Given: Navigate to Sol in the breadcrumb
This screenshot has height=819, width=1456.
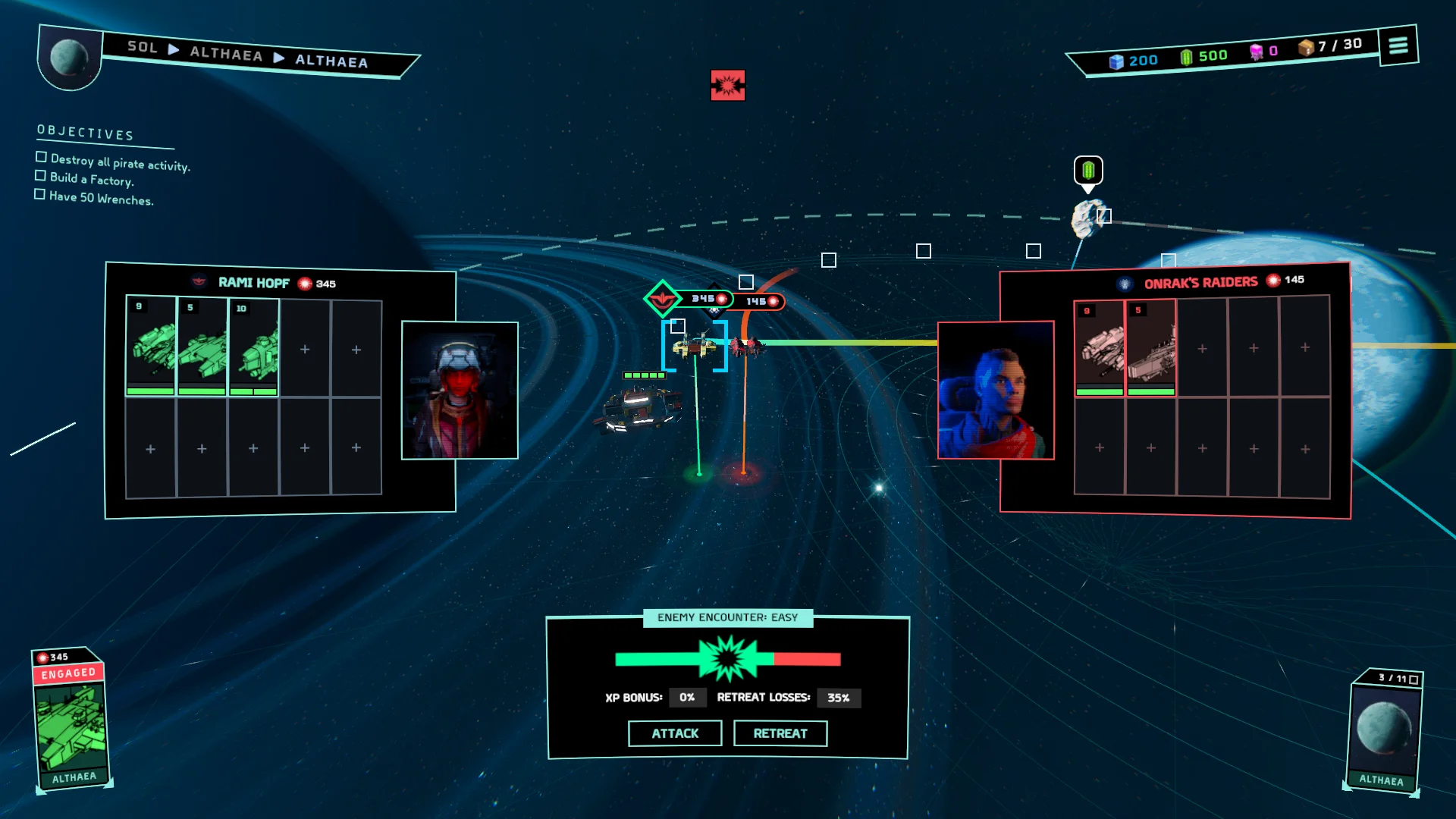Looking at the screenshot, I should 143,47.
